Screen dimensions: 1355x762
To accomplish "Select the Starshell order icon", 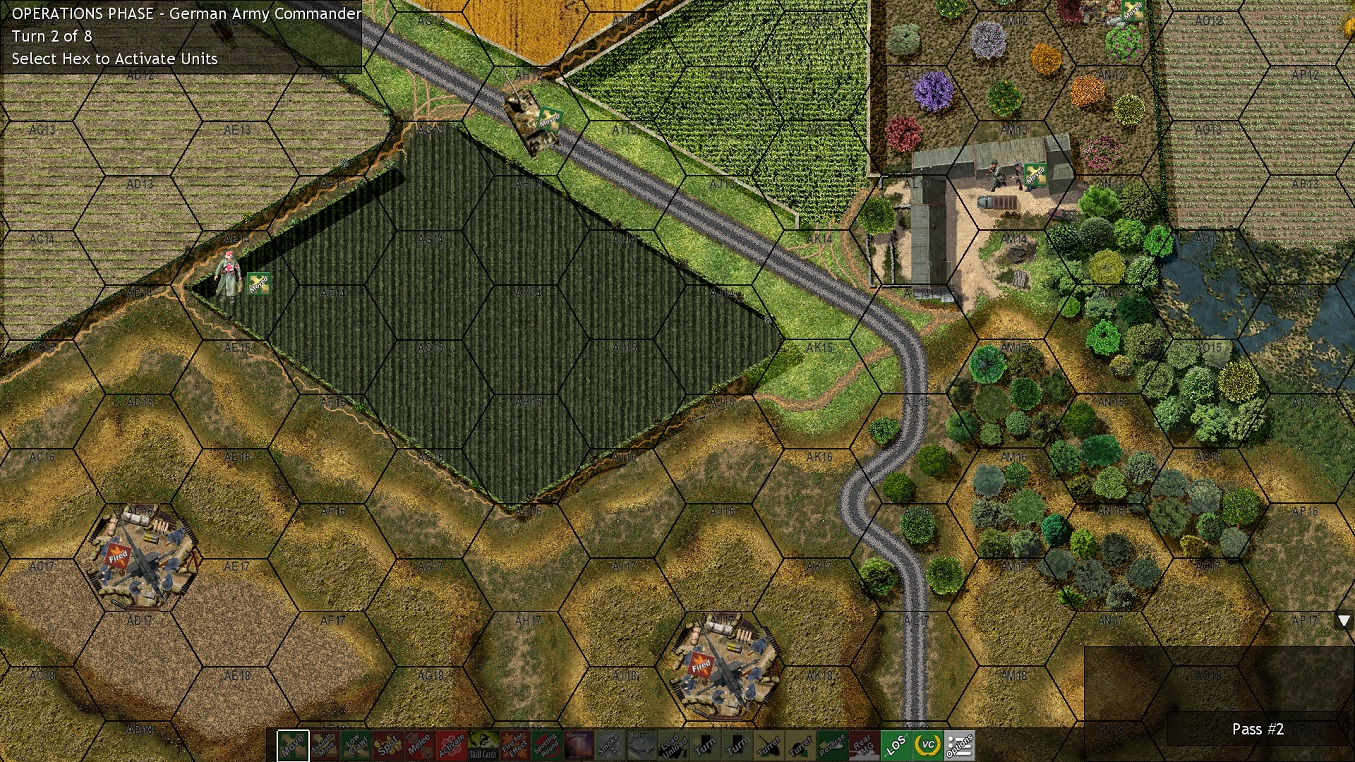I will pos(578,745).
